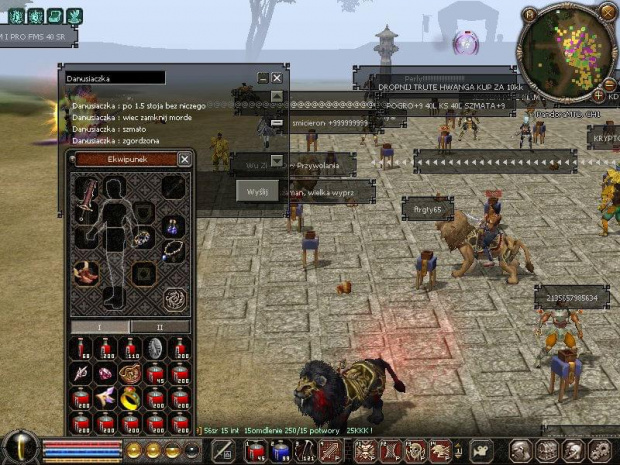Image resolution: width=620 pixels, height=465 pixels.
Task: Close the Danusiaczka whisper window
Action: coord(277,78)
